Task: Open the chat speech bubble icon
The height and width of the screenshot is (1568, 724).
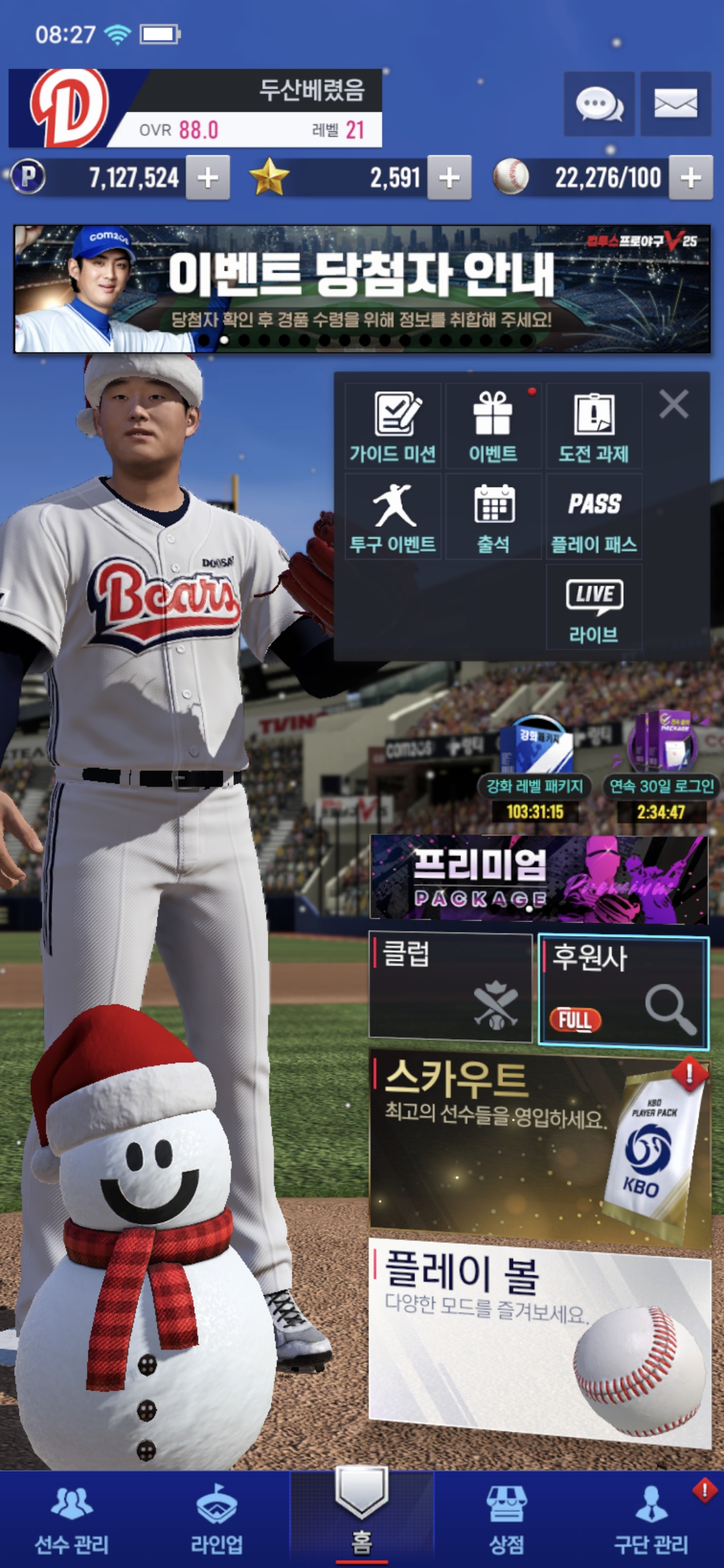Action: 599,104
